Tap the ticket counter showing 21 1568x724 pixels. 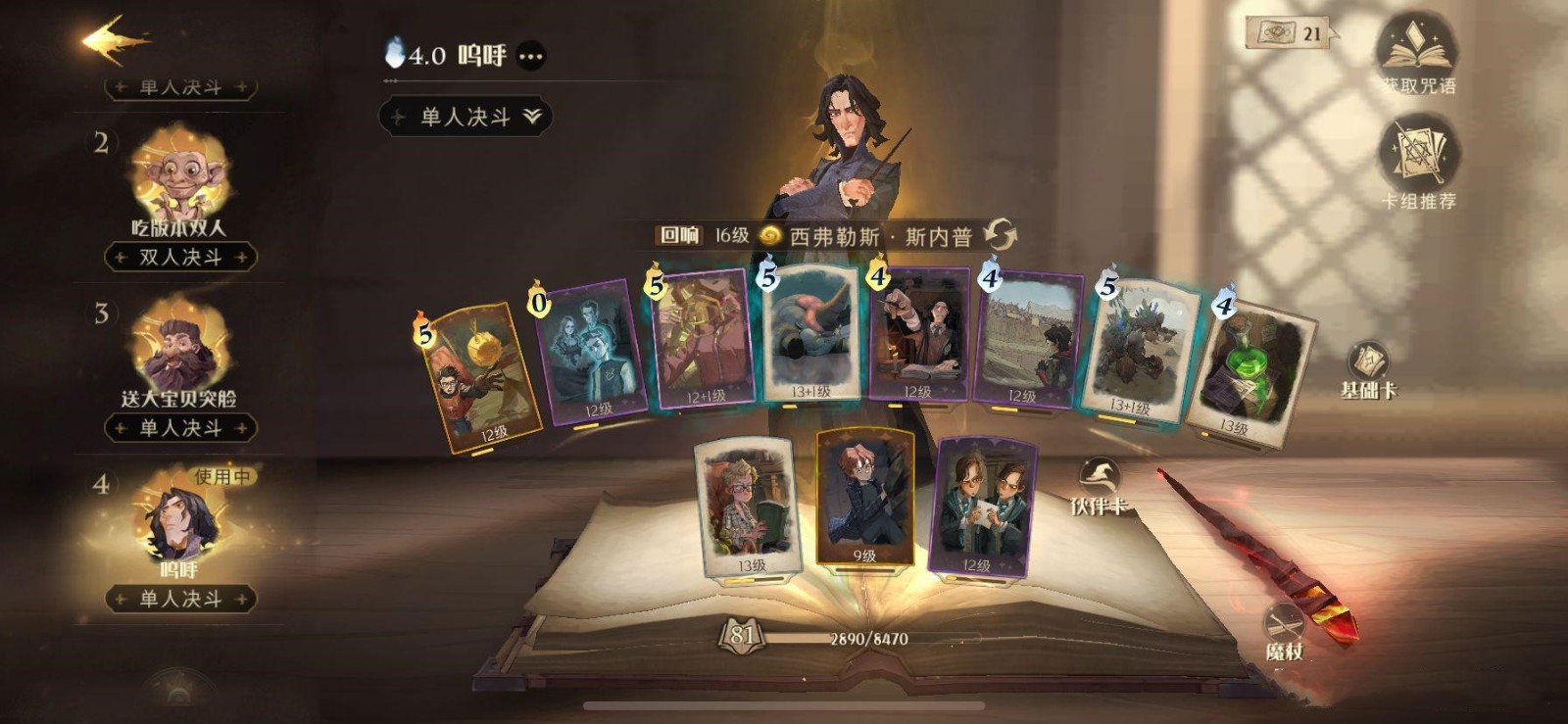click(1290, 33)
